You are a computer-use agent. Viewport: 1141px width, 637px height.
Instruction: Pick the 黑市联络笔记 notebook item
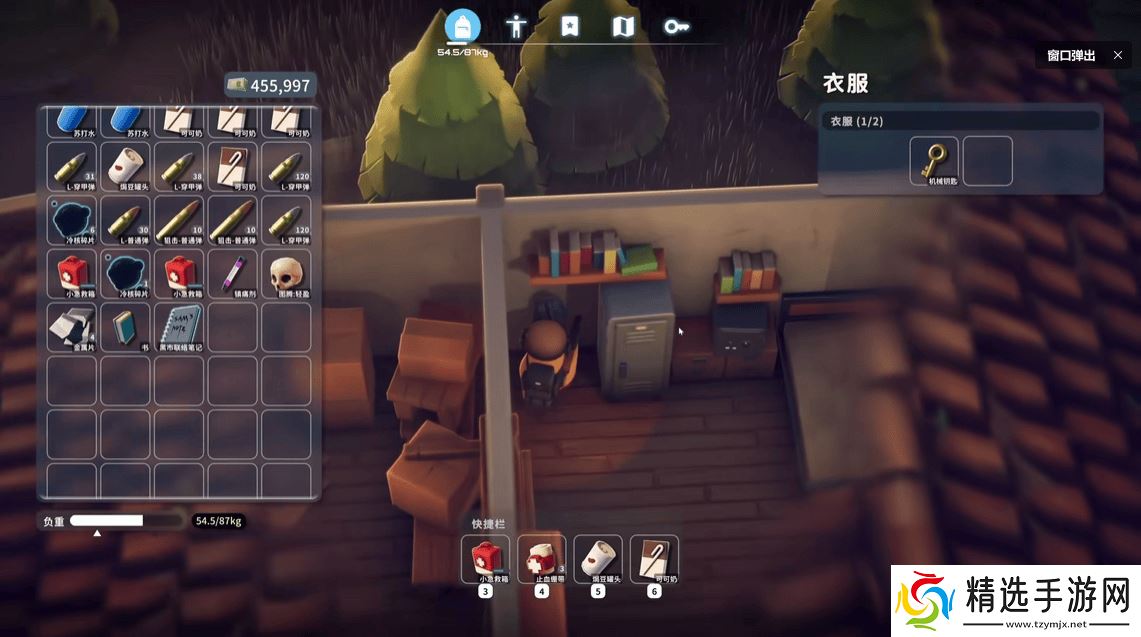tap(179, 327)
